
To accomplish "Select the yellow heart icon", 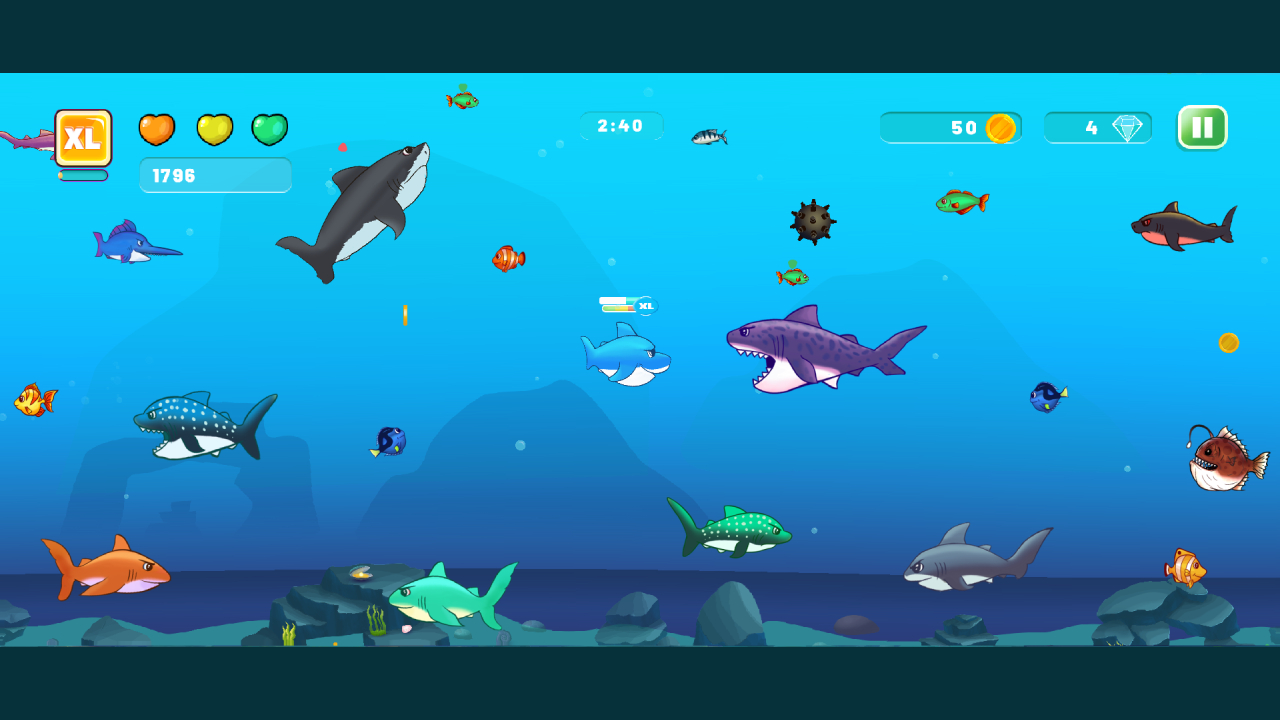I will 213,129.
